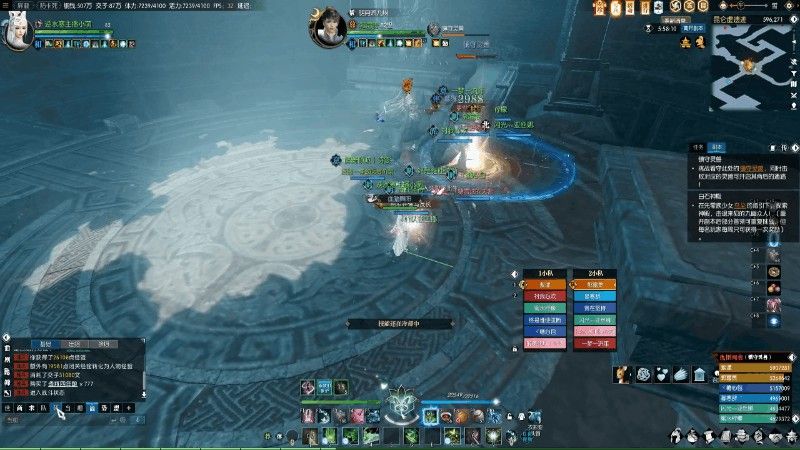Viewport: 800px width, 450px height.
Task: Select the player character portrait
Action: click(x=18, y=34)
